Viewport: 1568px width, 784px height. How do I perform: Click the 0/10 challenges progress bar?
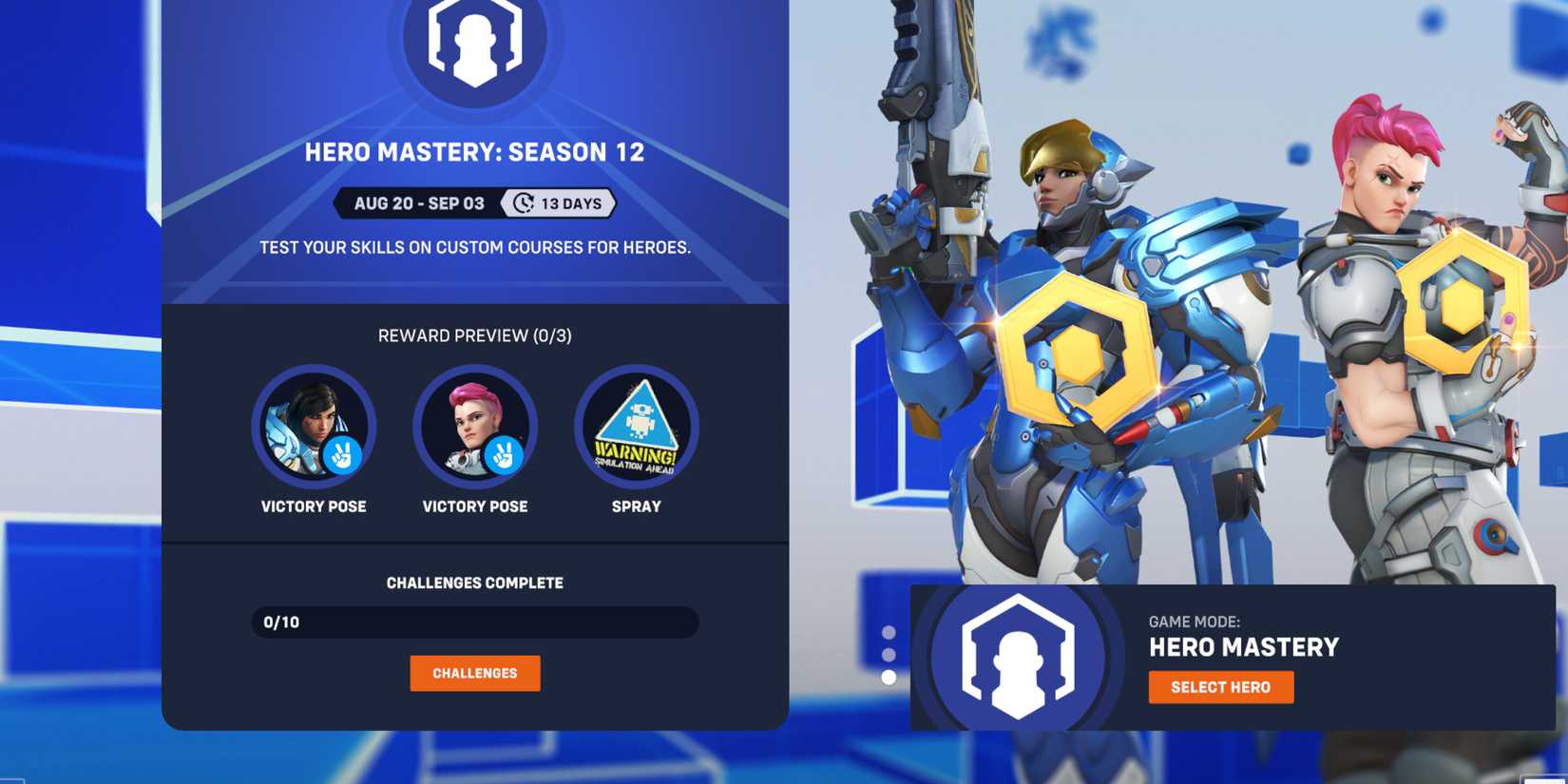pyautogui.click(x=475, y=621)
